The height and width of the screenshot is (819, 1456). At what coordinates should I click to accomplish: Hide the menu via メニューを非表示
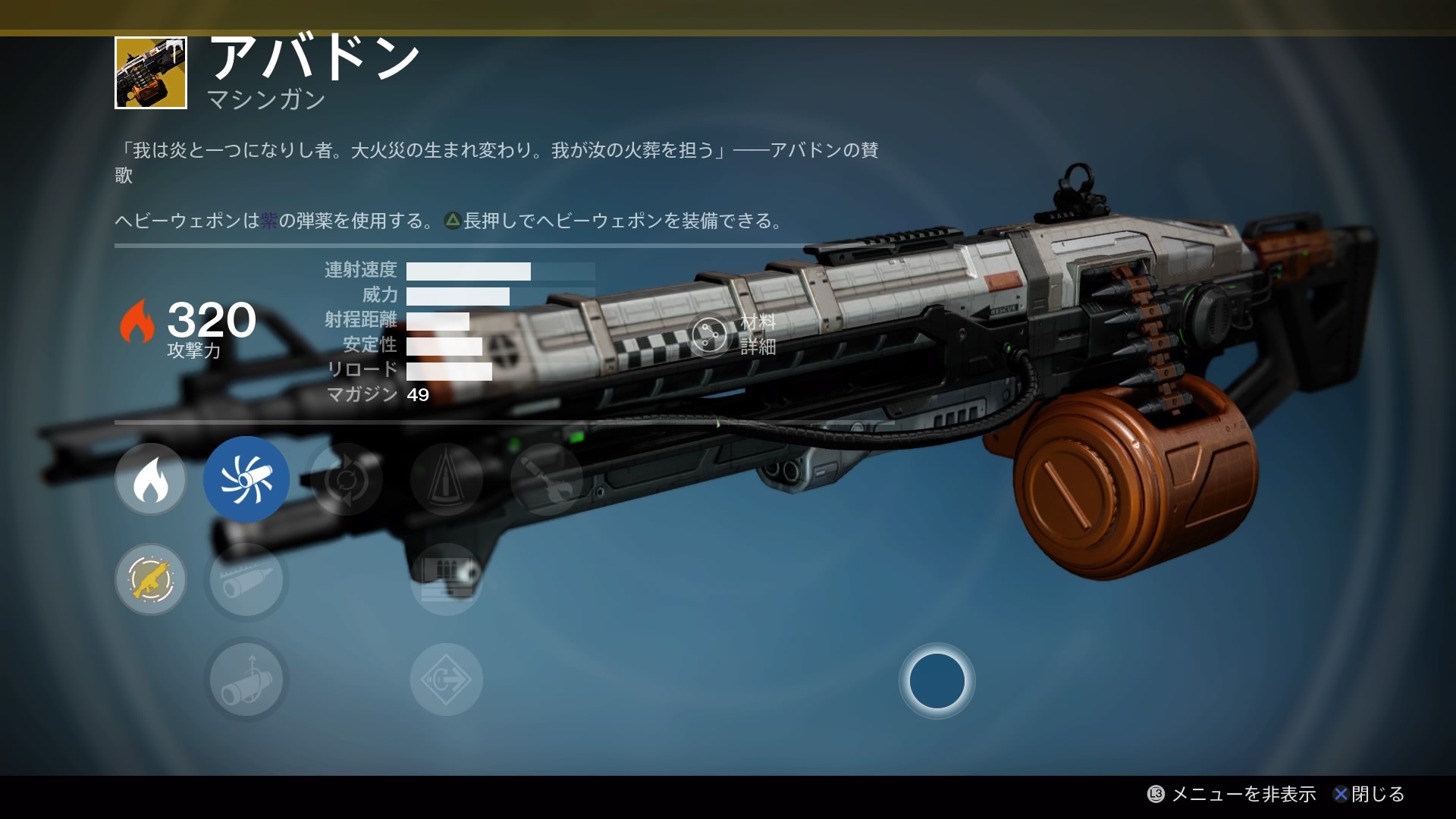tap(1233, 794)
